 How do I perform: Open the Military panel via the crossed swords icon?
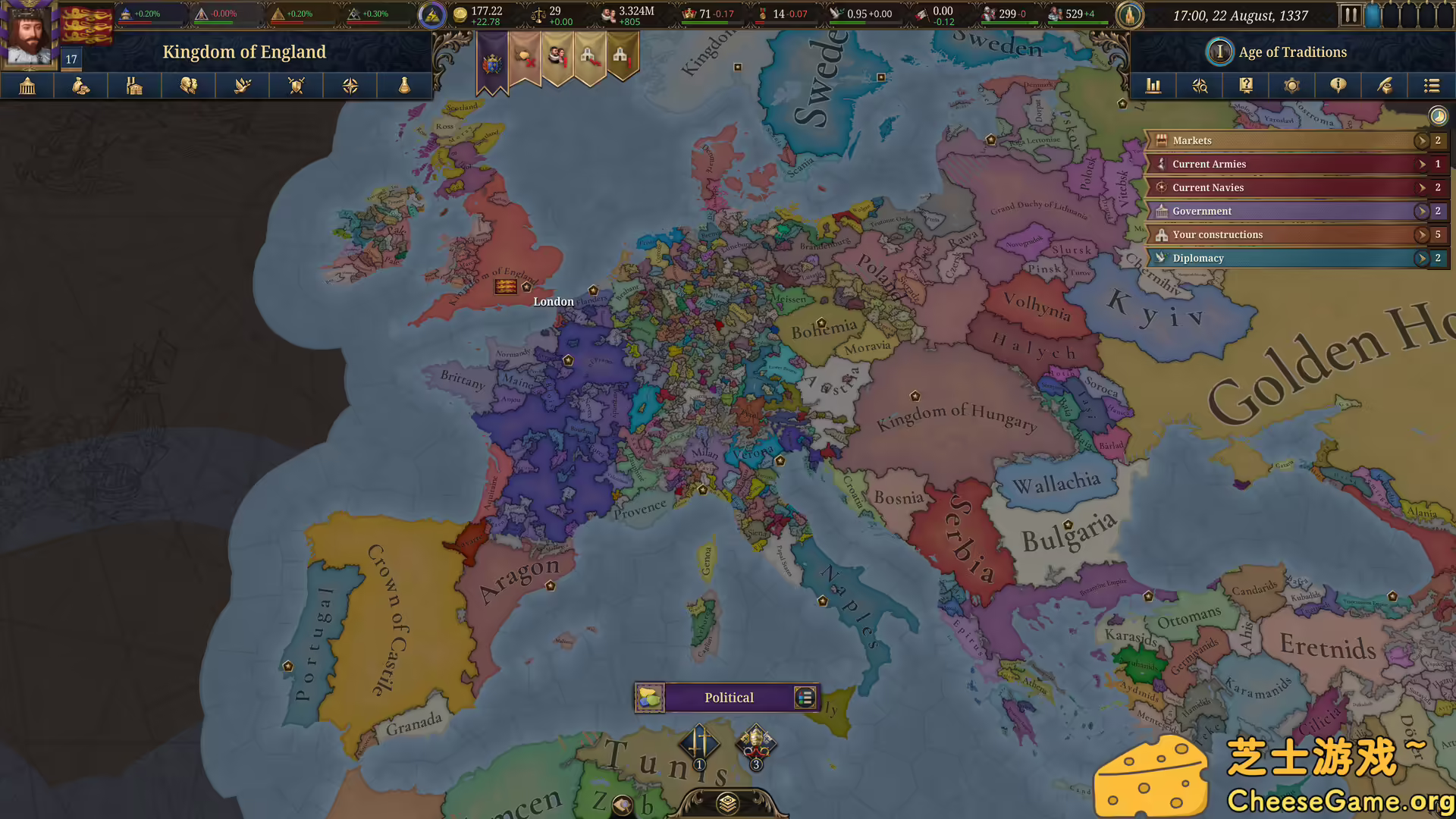(296, 86)
